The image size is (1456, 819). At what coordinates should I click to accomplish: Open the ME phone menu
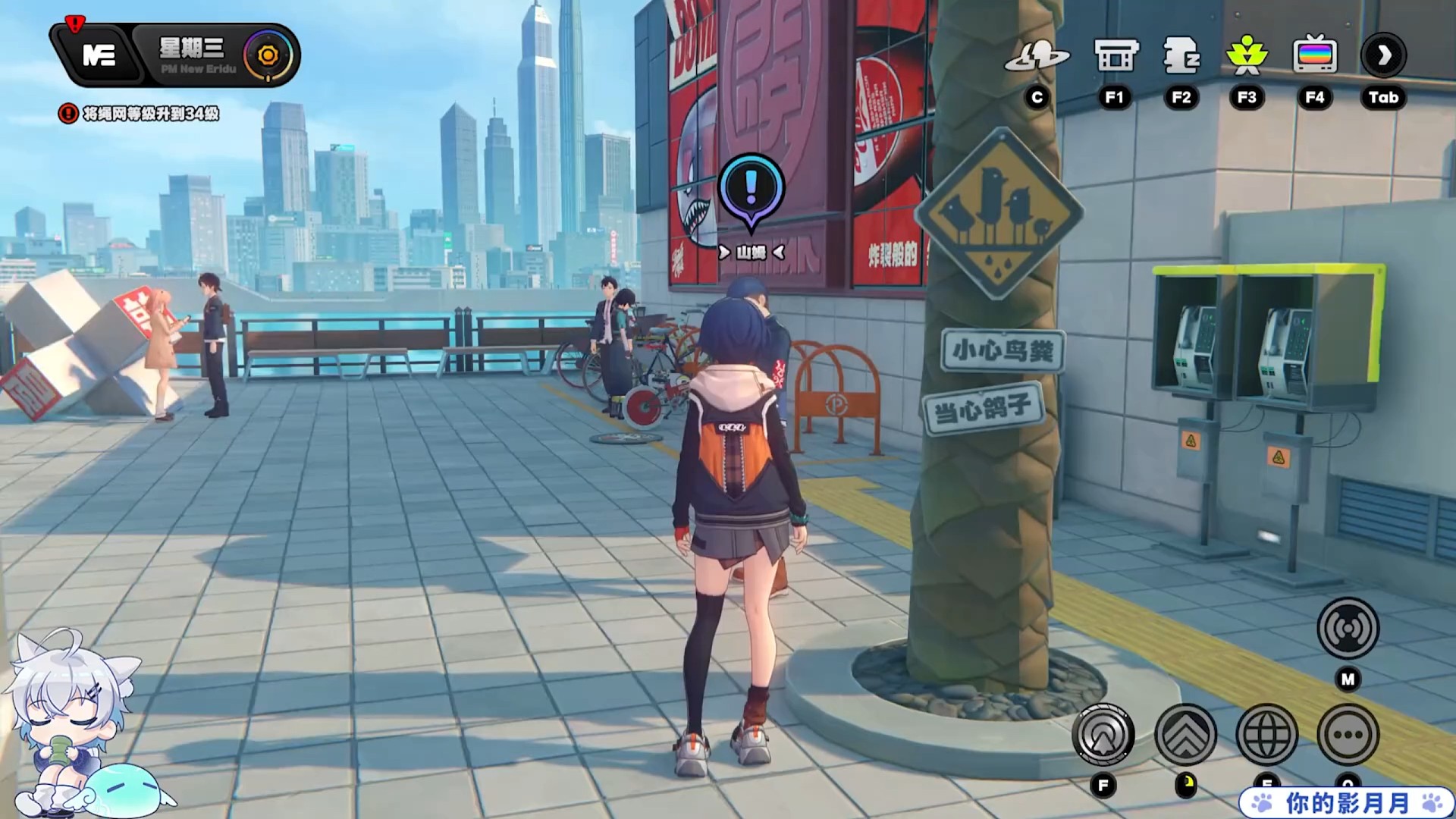[x=99, y=55]
